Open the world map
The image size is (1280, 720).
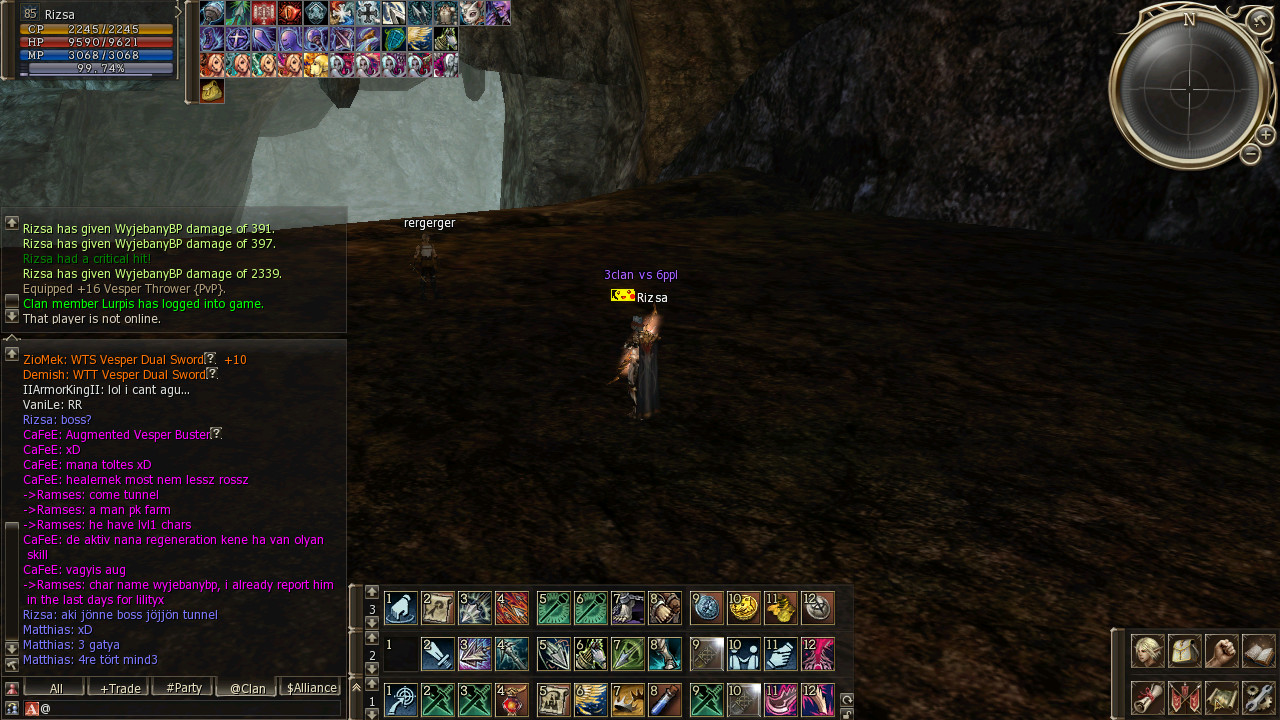[1221, 697]
